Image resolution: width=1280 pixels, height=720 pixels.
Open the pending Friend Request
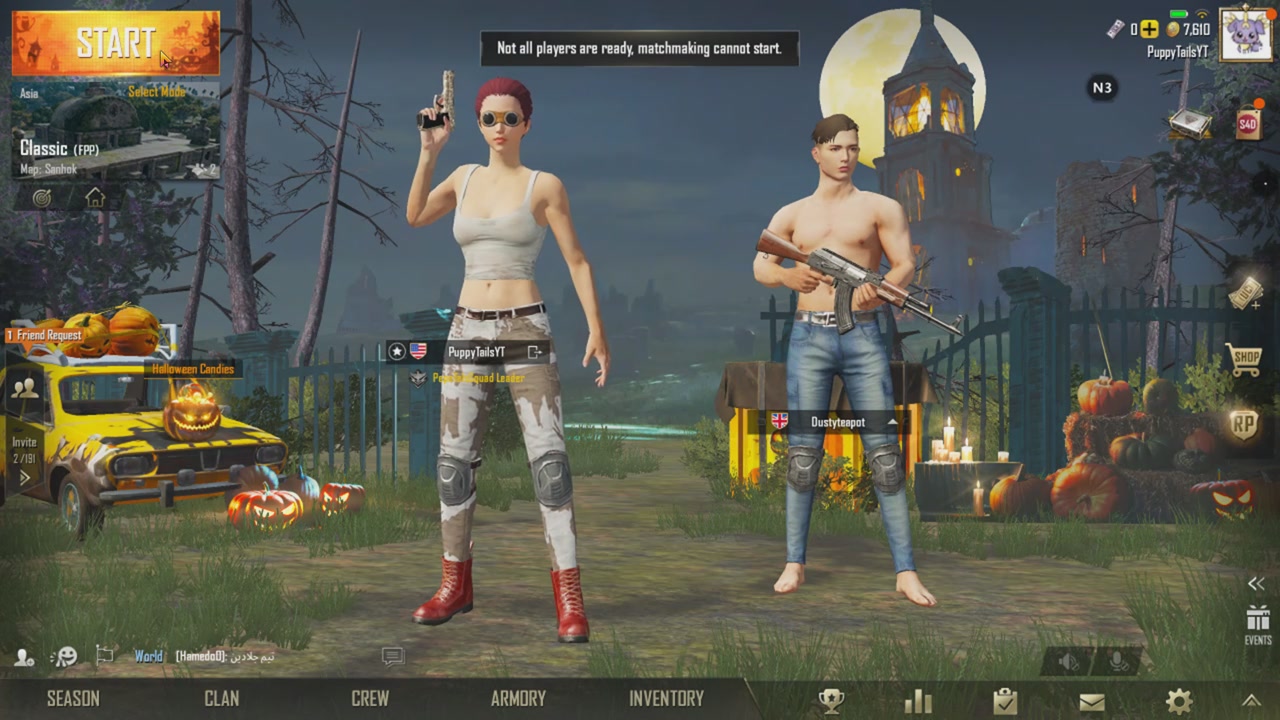click(x=45, y=335)
